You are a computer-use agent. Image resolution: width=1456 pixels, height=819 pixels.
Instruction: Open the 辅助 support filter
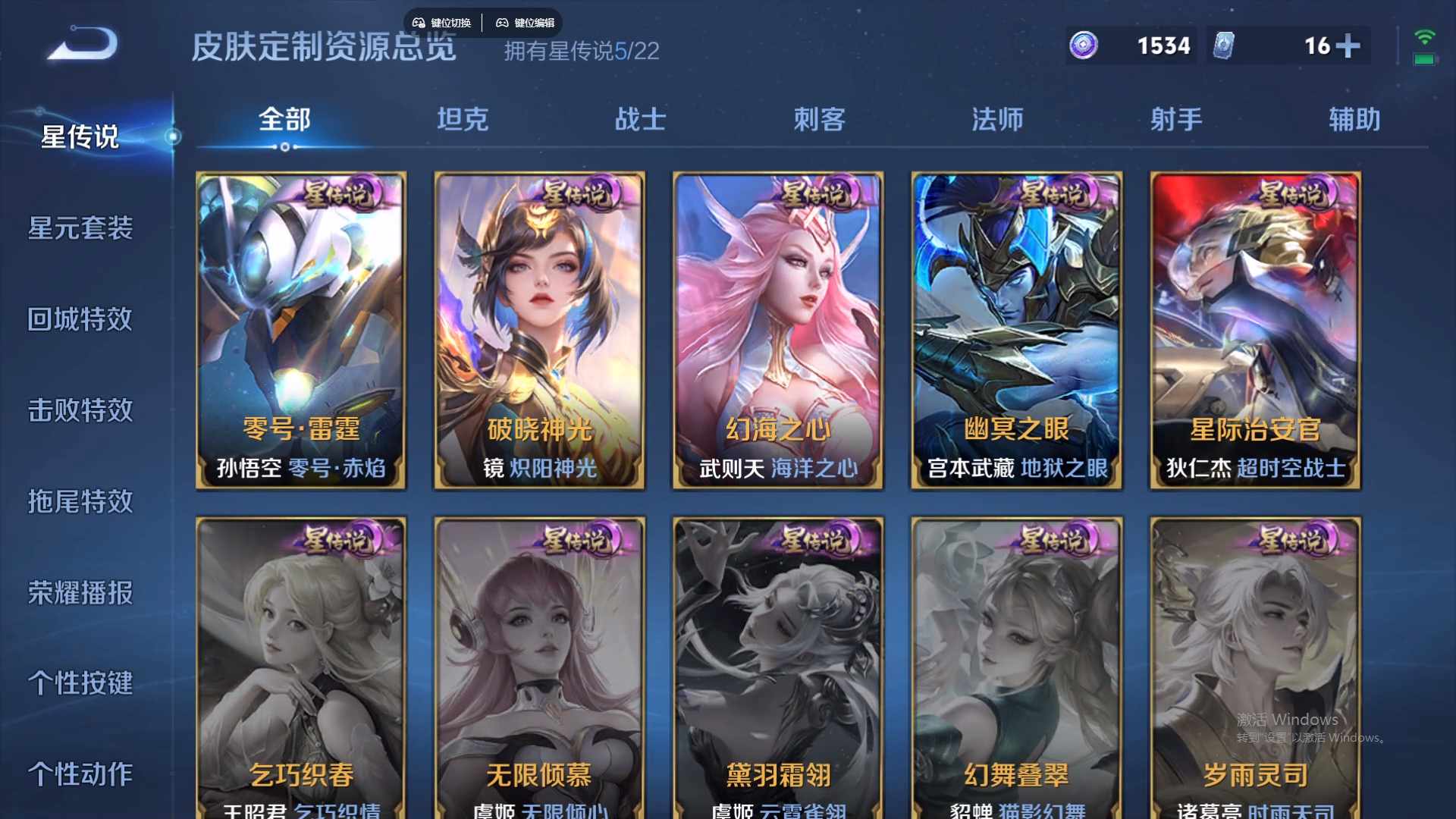[1353, 118]
